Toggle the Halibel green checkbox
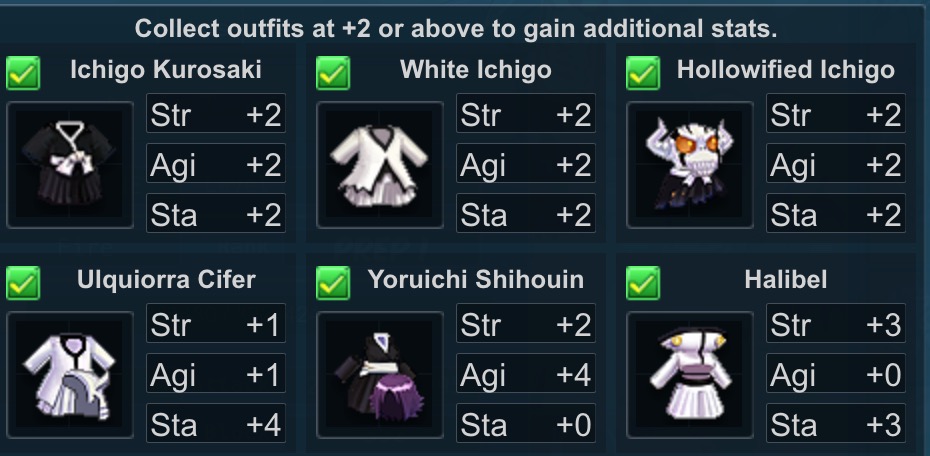Viewport: 930px width, 456px height. 643,283
